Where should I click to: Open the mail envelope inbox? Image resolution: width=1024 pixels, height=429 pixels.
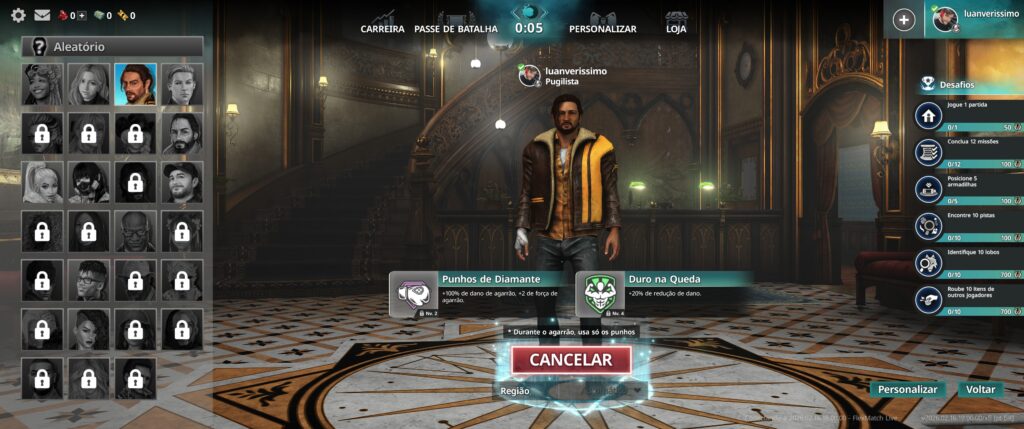[42, 15]
